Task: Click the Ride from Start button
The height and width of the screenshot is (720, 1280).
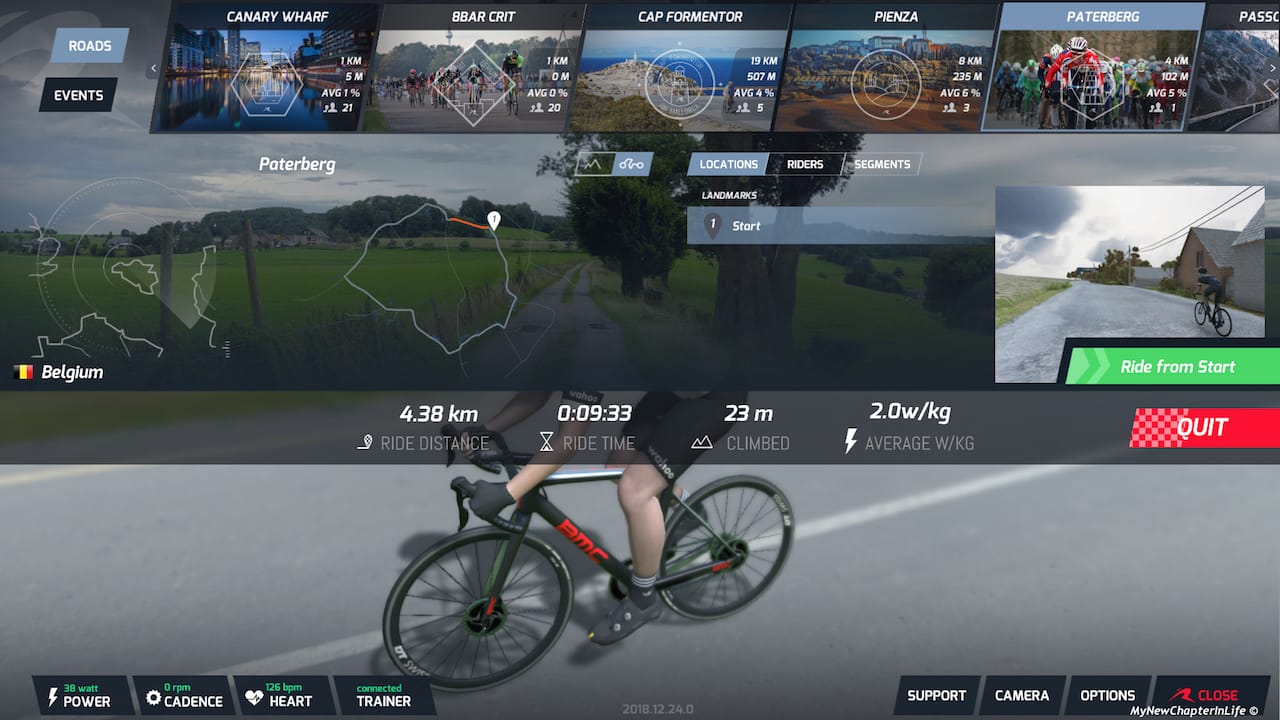Action: [x=1176, y=366]
